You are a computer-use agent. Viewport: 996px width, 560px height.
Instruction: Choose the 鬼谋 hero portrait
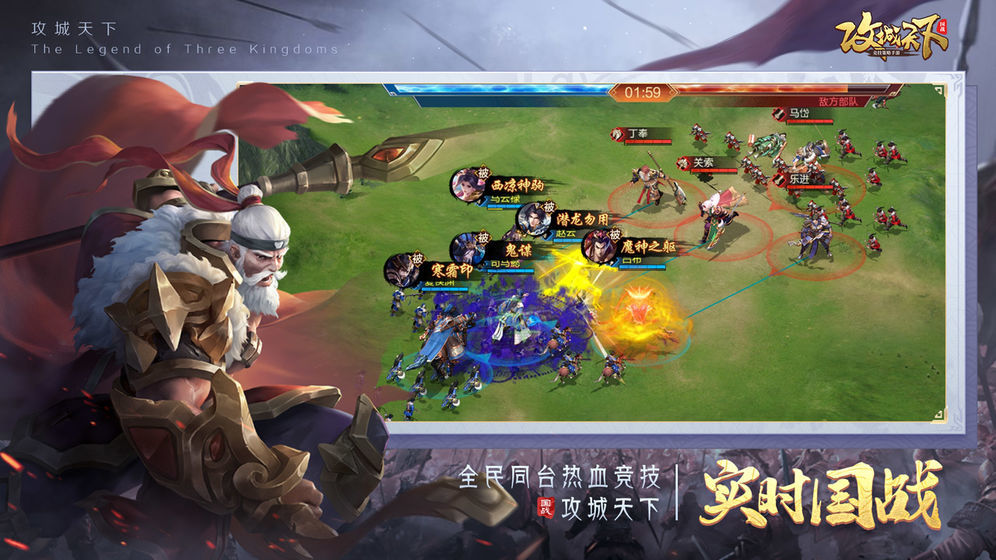point(467,248)
